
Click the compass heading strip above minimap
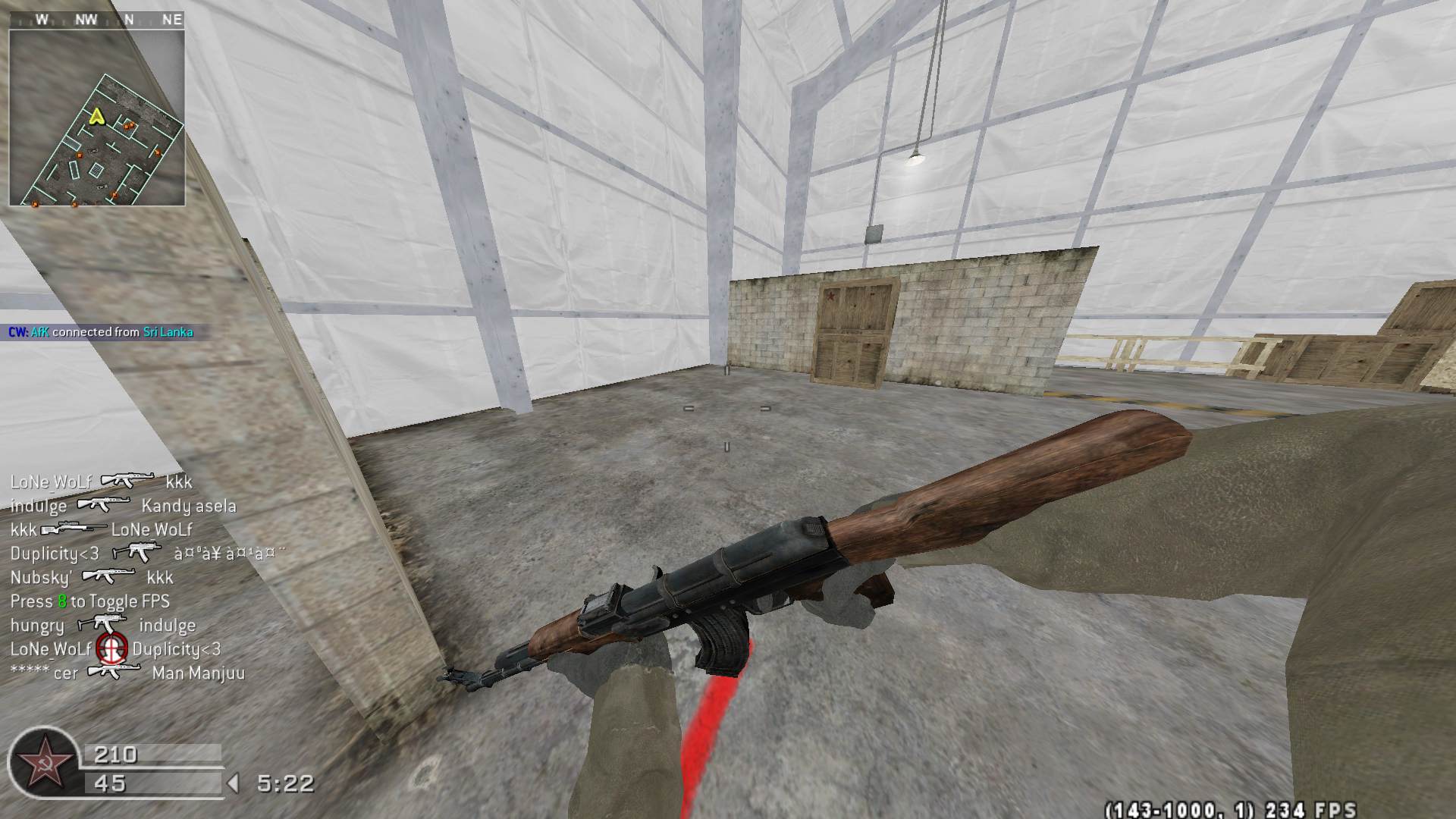coord(97,20)
